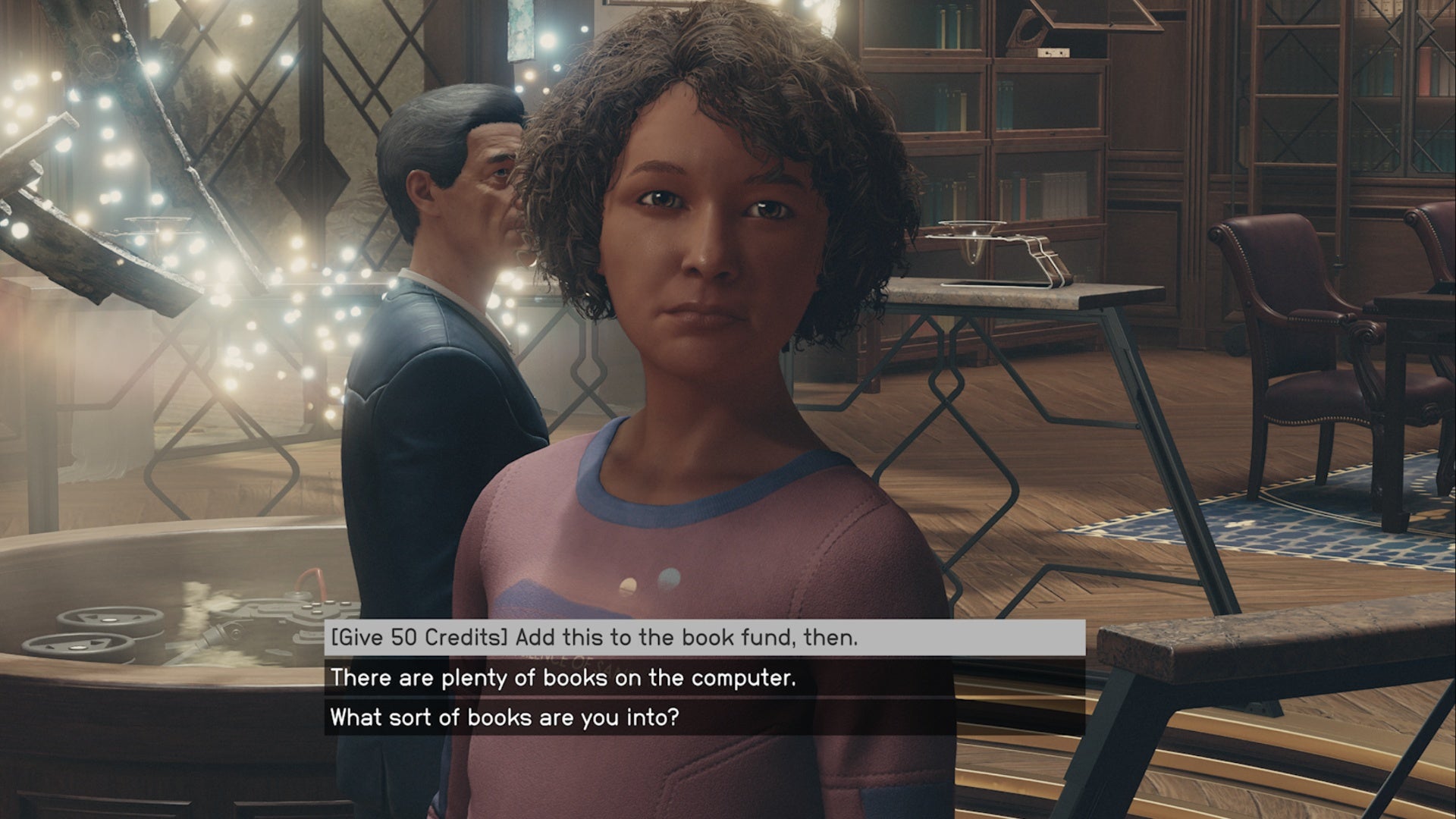Ask 'What sort of books are you into?'
1456x819 pixels.
504,717
